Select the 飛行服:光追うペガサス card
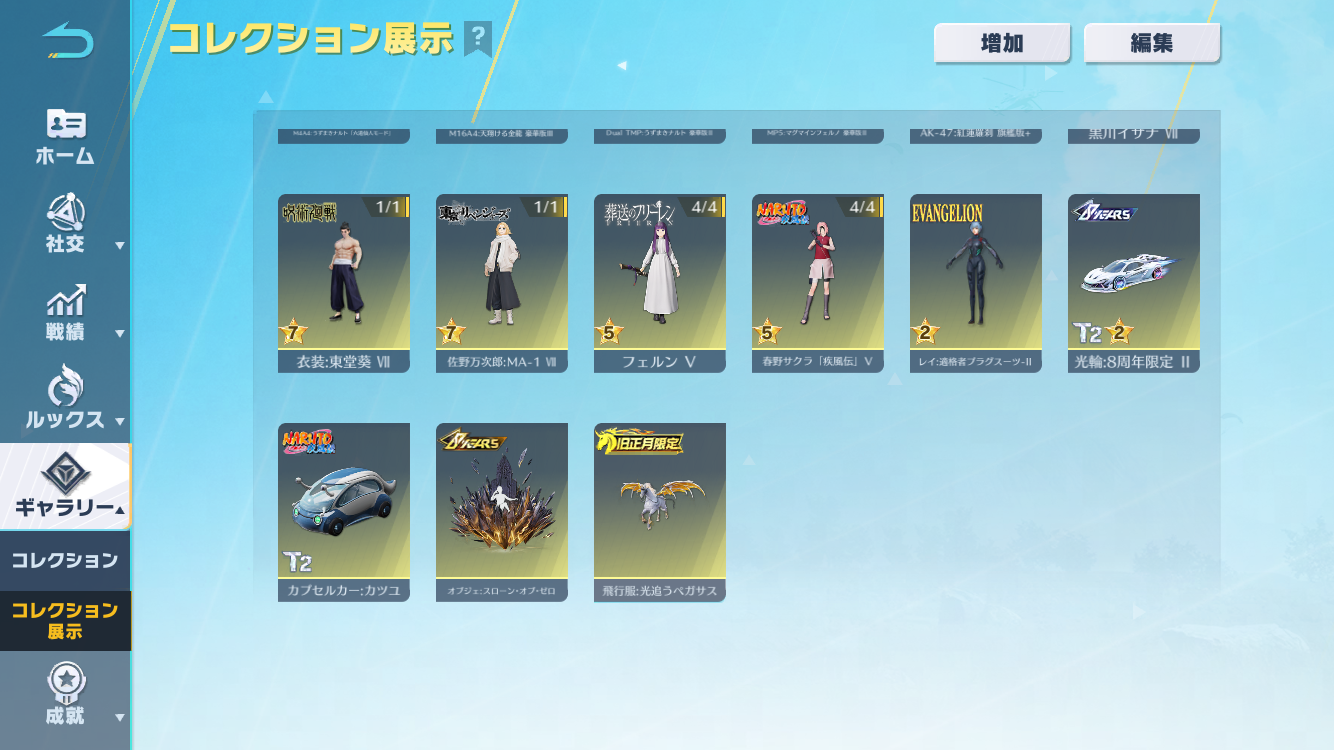1334x750 pixels. (660, 512)
